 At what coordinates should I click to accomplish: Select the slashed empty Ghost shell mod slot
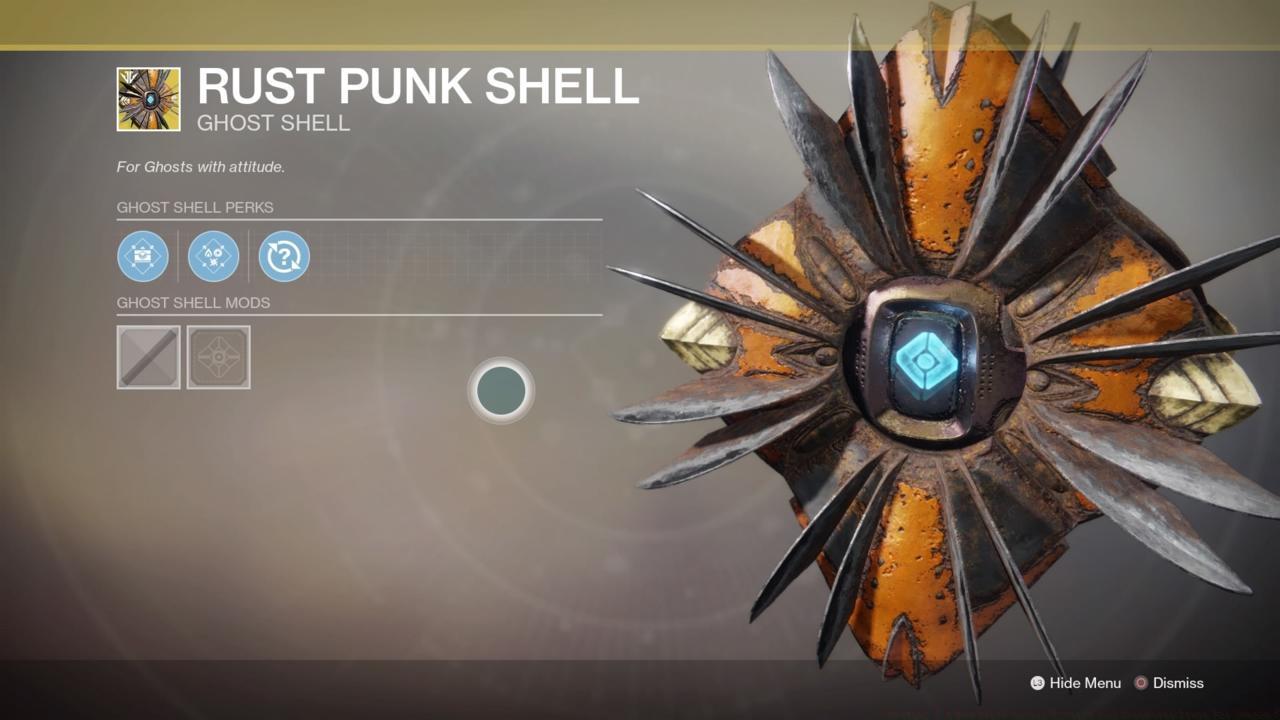tap(148, 357)
